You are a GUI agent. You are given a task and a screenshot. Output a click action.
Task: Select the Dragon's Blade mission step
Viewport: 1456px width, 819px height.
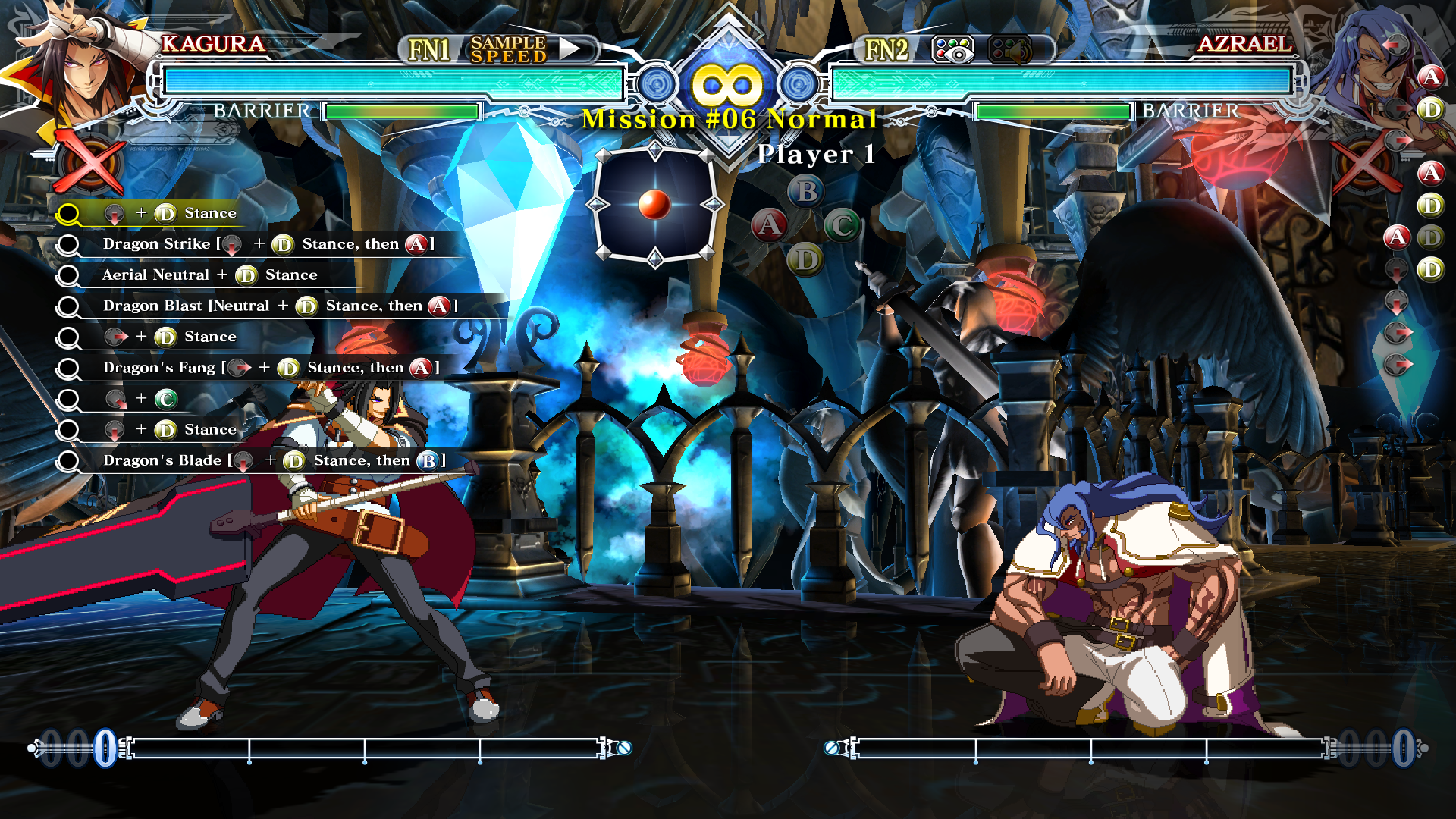click(x=273, y=461)
